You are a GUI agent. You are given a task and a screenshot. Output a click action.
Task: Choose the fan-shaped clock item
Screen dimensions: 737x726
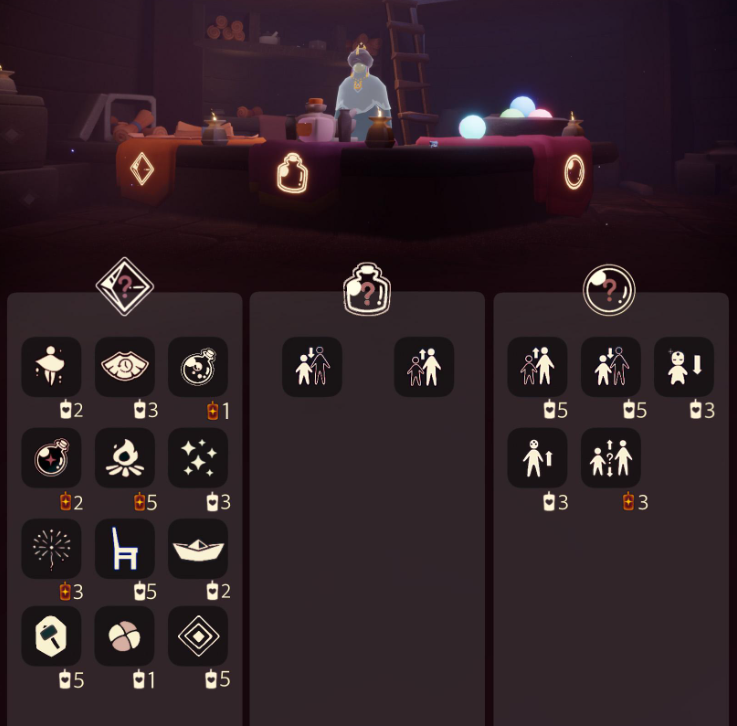click(125, 367)
